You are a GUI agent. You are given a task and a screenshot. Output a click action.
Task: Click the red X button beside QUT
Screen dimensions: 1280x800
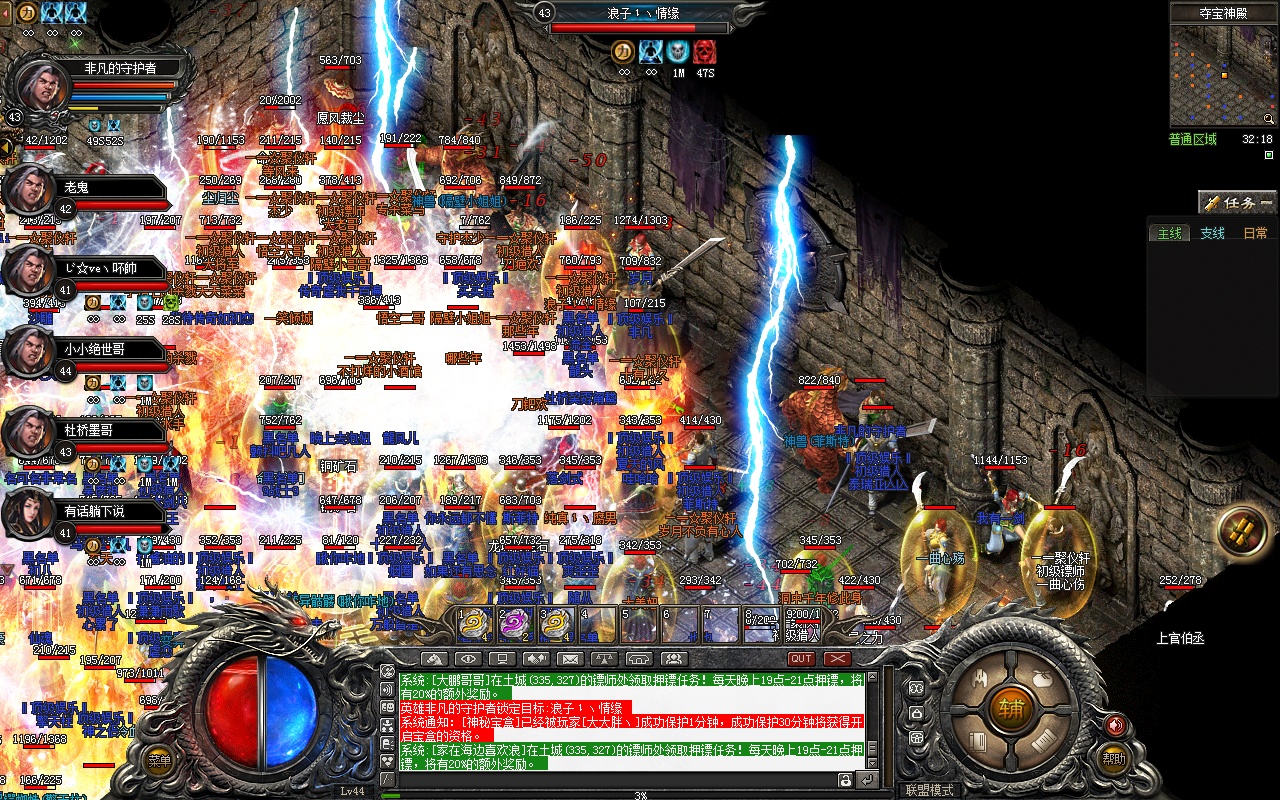point(837,659)
